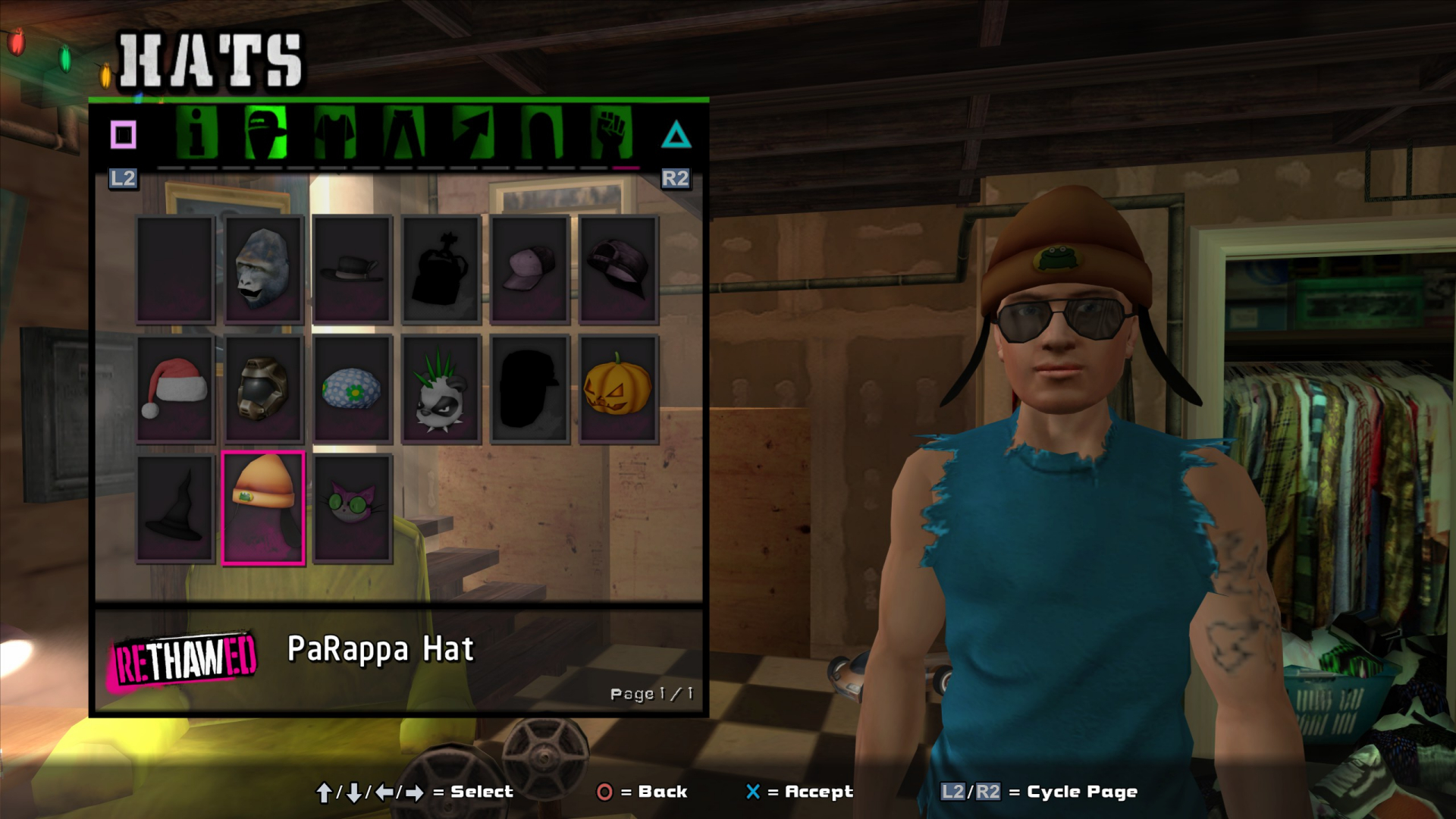Choose the black witch hat
This screenshot has width=1456, height=819.
click(x=175, y=508)
